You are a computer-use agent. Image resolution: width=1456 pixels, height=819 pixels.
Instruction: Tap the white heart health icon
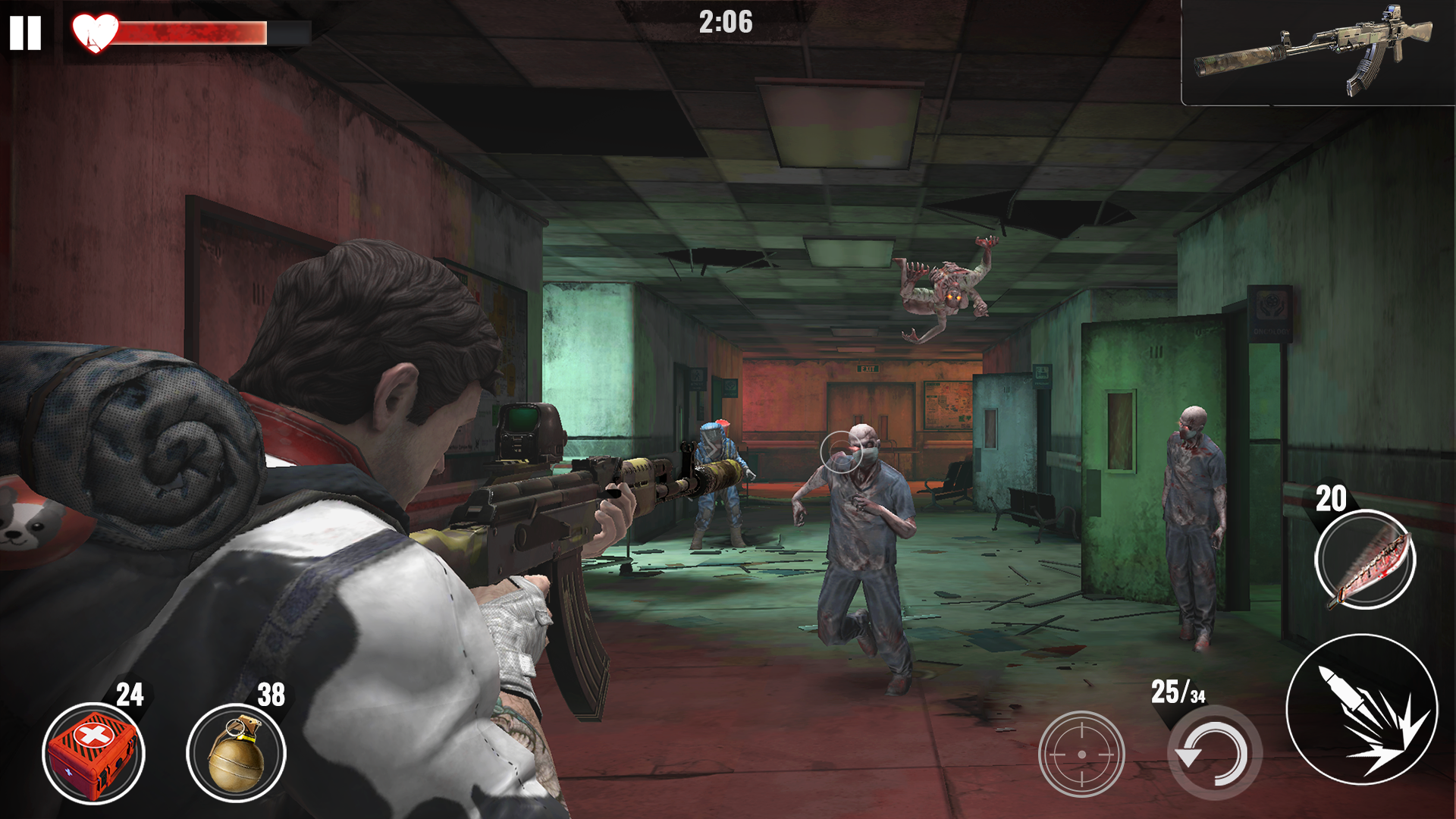[94, 32]
